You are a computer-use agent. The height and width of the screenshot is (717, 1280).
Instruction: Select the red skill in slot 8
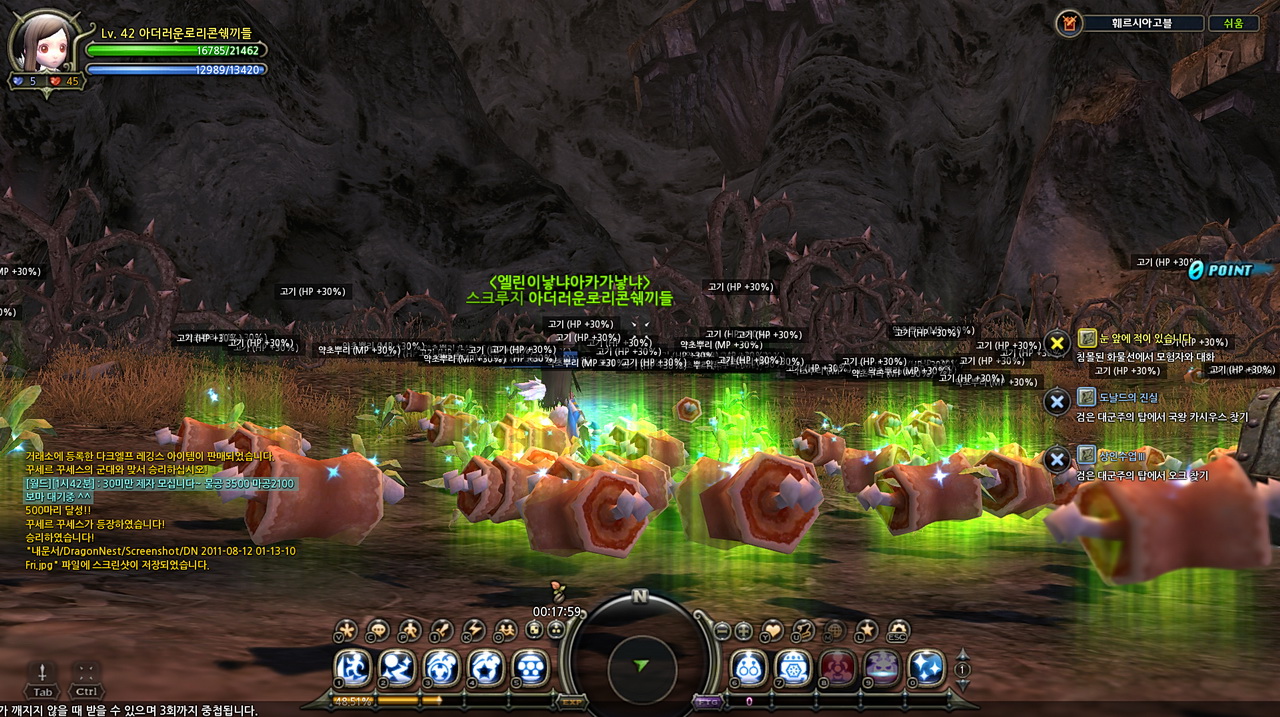tap(838, 667)
